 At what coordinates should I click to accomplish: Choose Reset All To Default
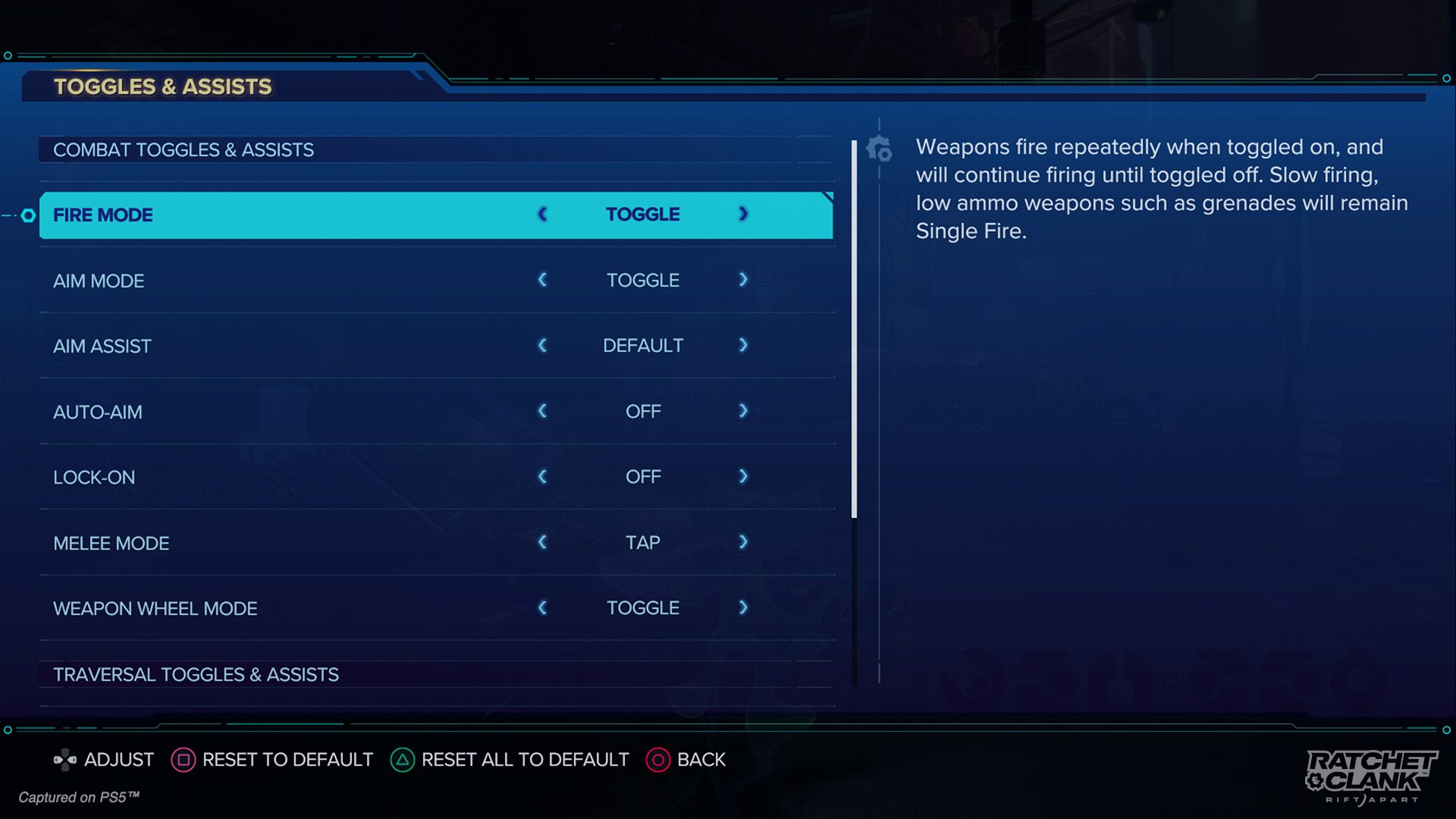tap(510, 760)
